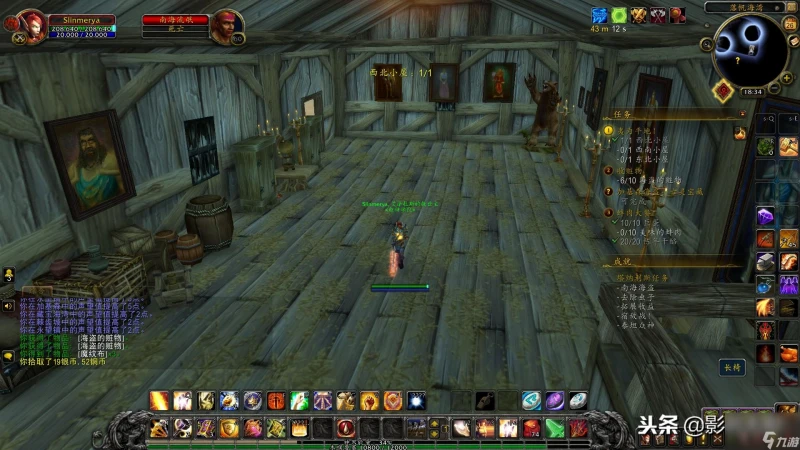Click the green circle buff icon
Image resolution: width=800 pixels, height=450 pixels.
(619, 15)
